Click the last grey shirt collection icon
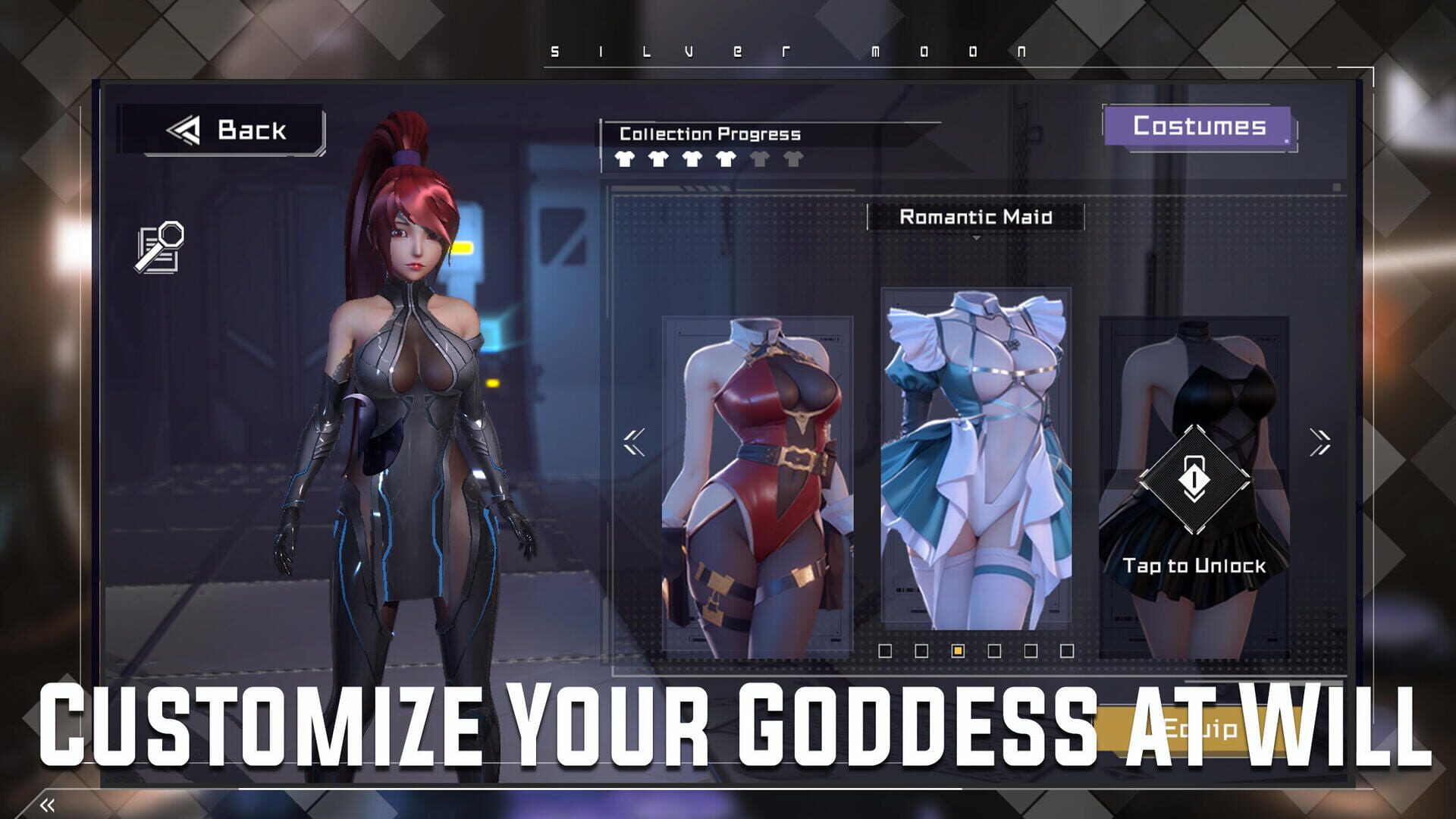 point(792,160)
